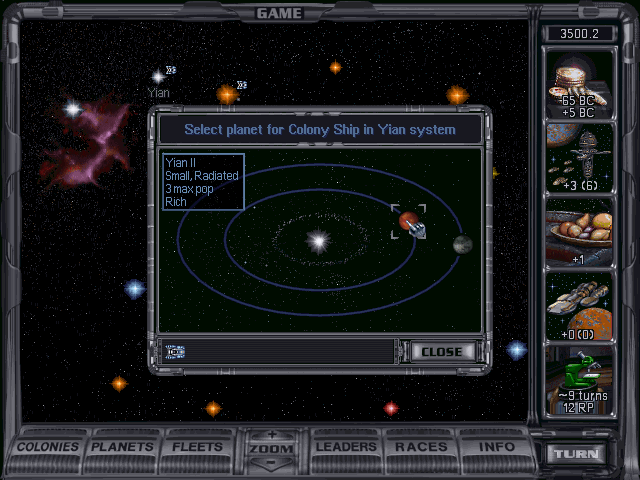The width and height of the screenshot is (640, 480).
Task: Close the planet selection dialog
Action: click(x=441, y=352)
